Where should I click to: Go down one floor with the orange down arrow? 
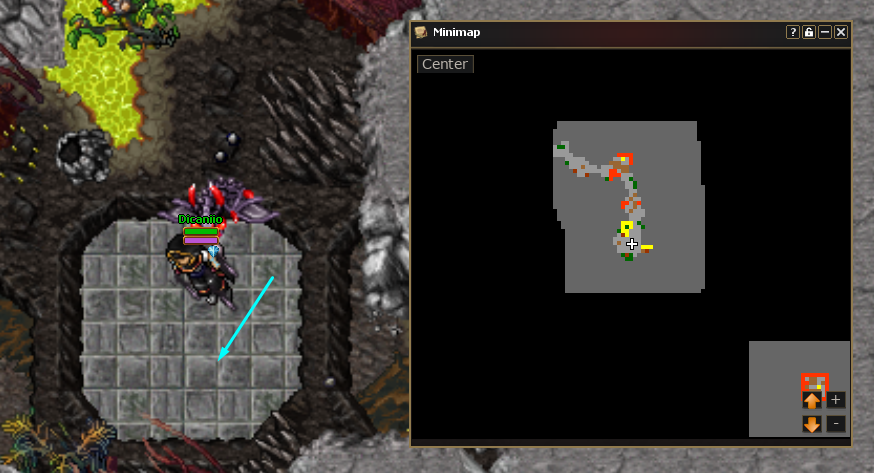(812, 424)
